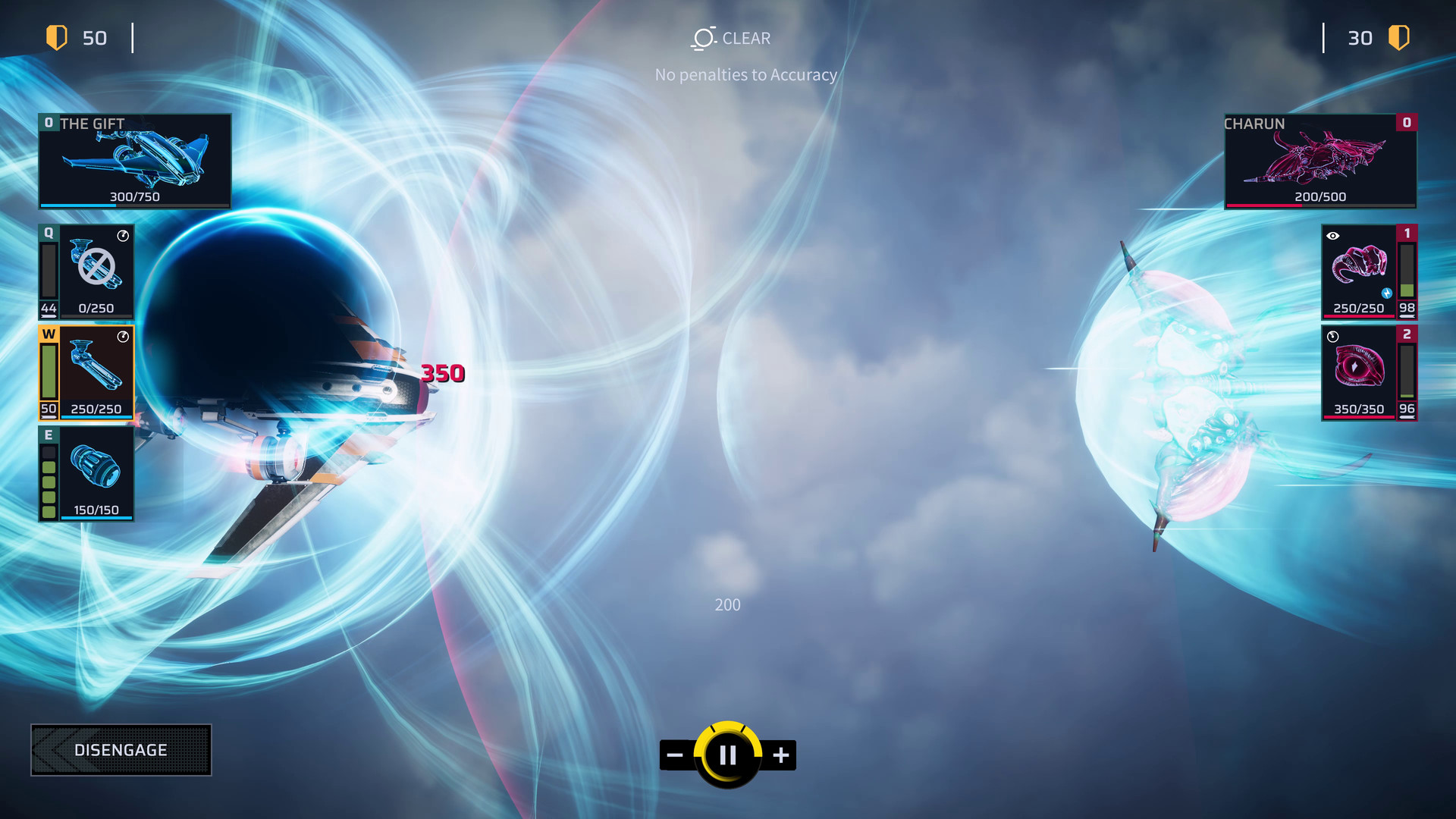Click the lightbulb icon beside CLEAR
This screenshot has height=819, width=1456.
tap(701, 37)
